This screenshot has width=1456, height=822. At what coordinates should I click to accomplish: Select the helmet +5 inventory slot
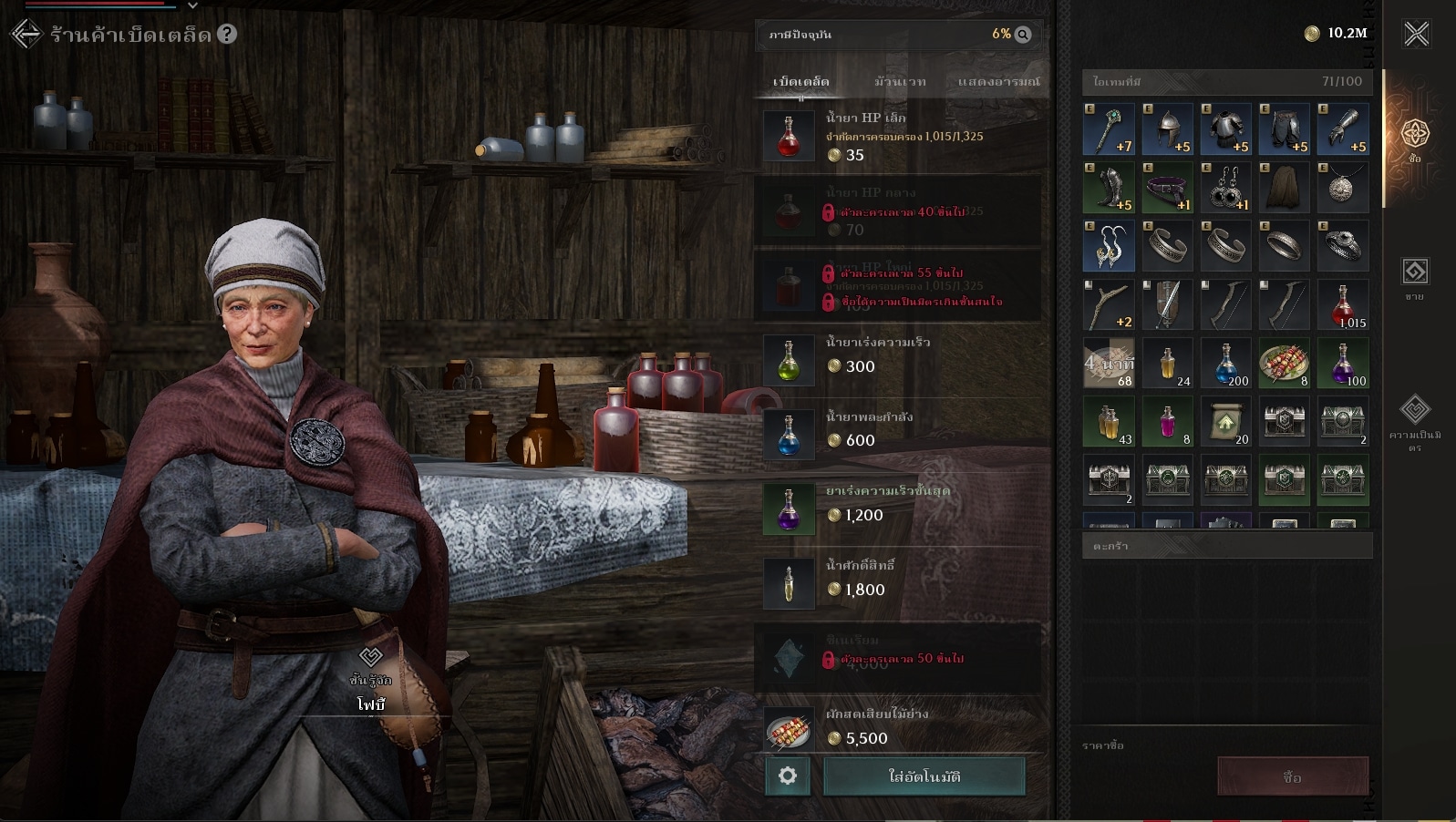1168,129
